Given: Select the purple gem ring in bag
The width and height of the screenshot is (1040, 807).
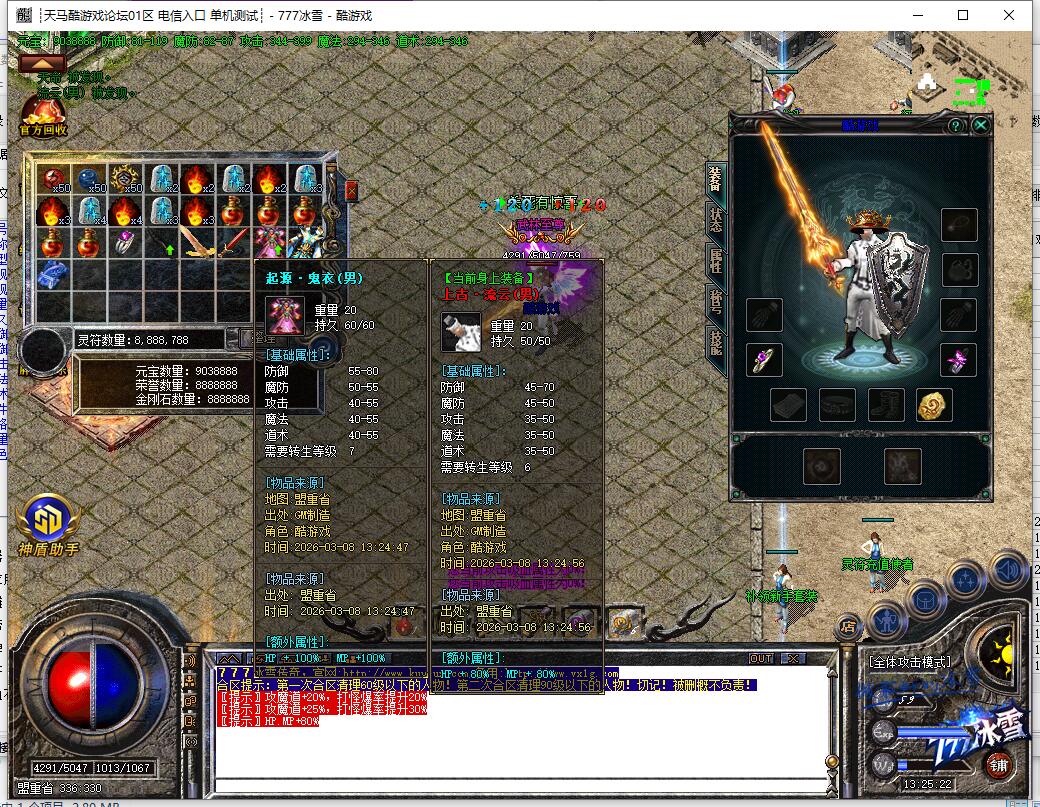Looking at the screenshot, I should [x=125, y=242].
